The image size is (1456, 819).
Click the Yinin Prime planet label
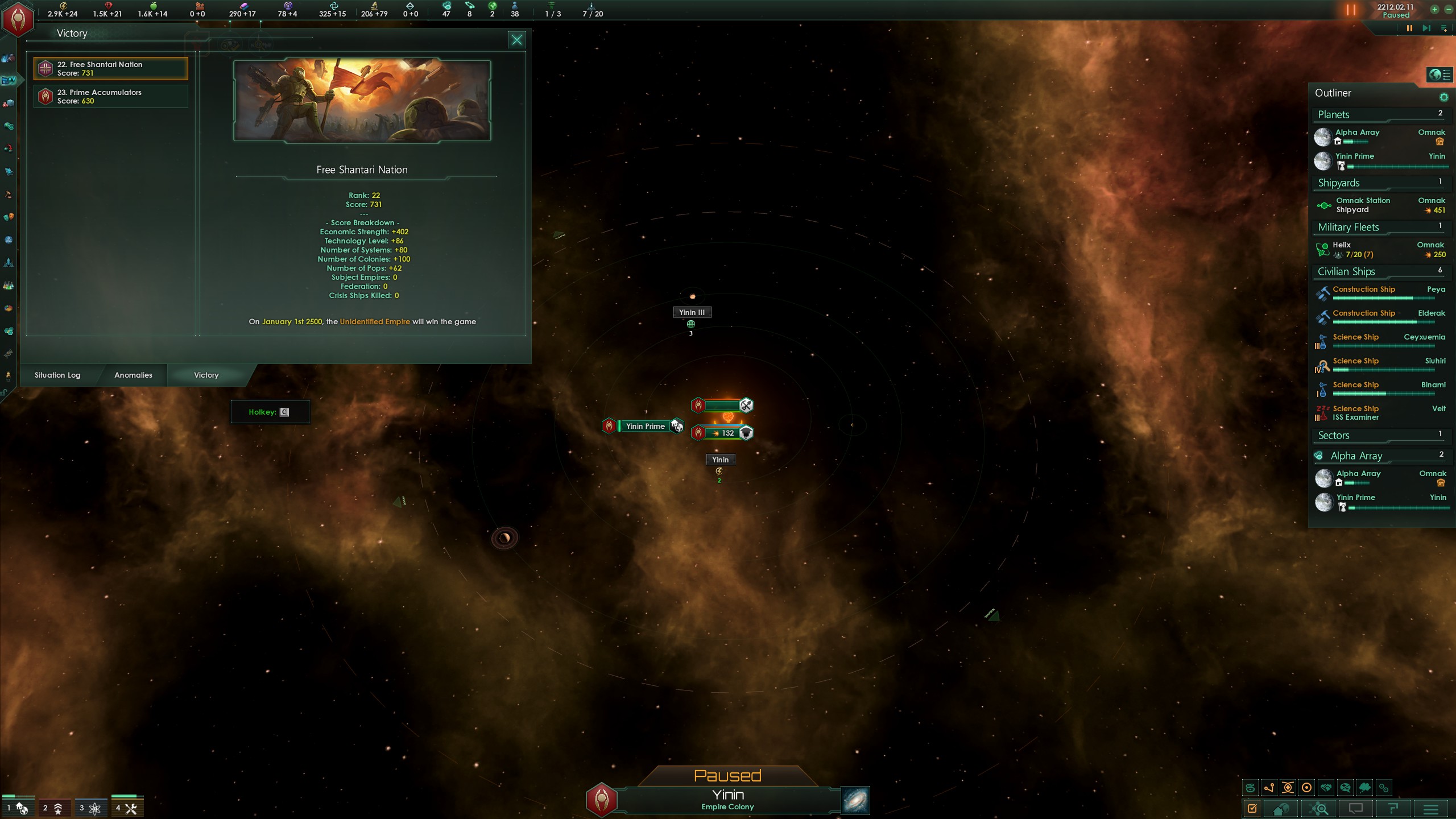point(645,426)
